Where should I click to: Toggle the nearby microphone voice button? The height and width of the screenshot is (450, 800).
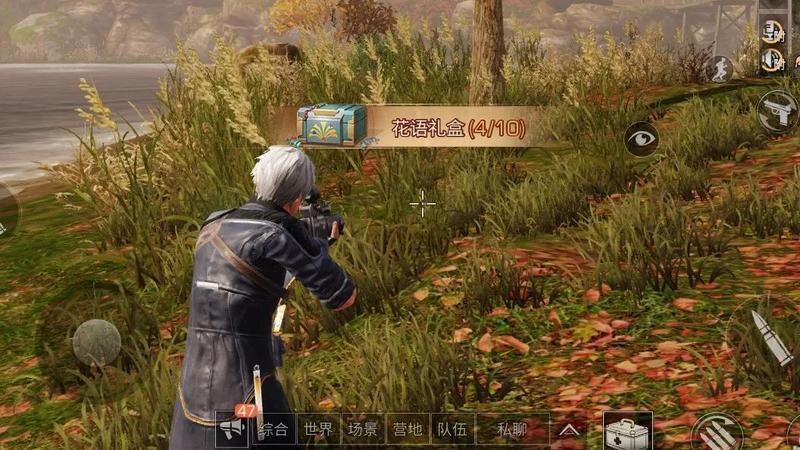772,29
